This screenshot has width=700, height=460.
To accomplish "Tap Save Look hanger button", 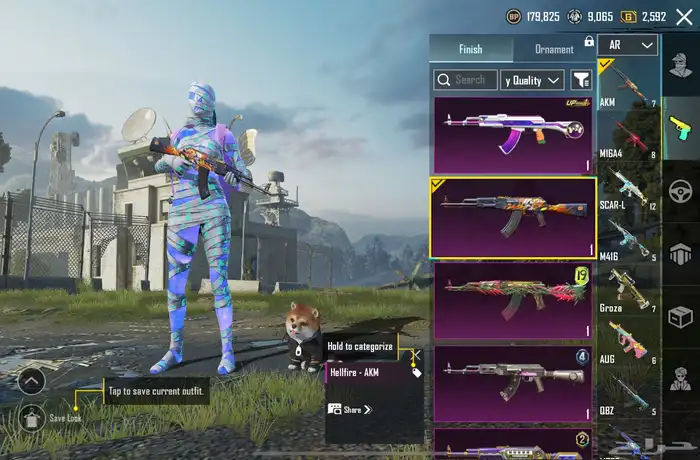I will (x=31, y=417).
